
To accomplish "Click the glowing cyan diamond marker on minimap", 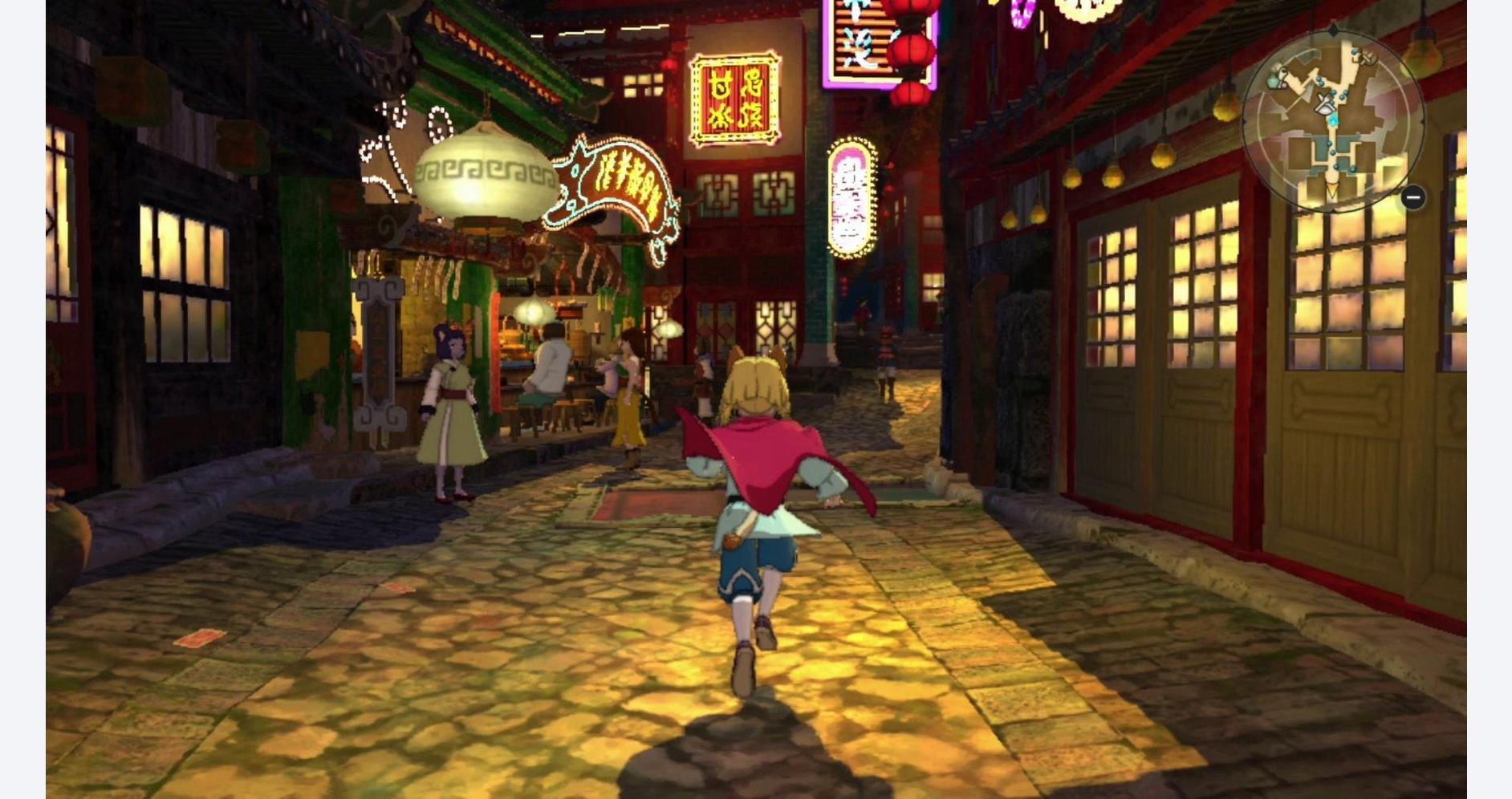I will coord(1333,120).
